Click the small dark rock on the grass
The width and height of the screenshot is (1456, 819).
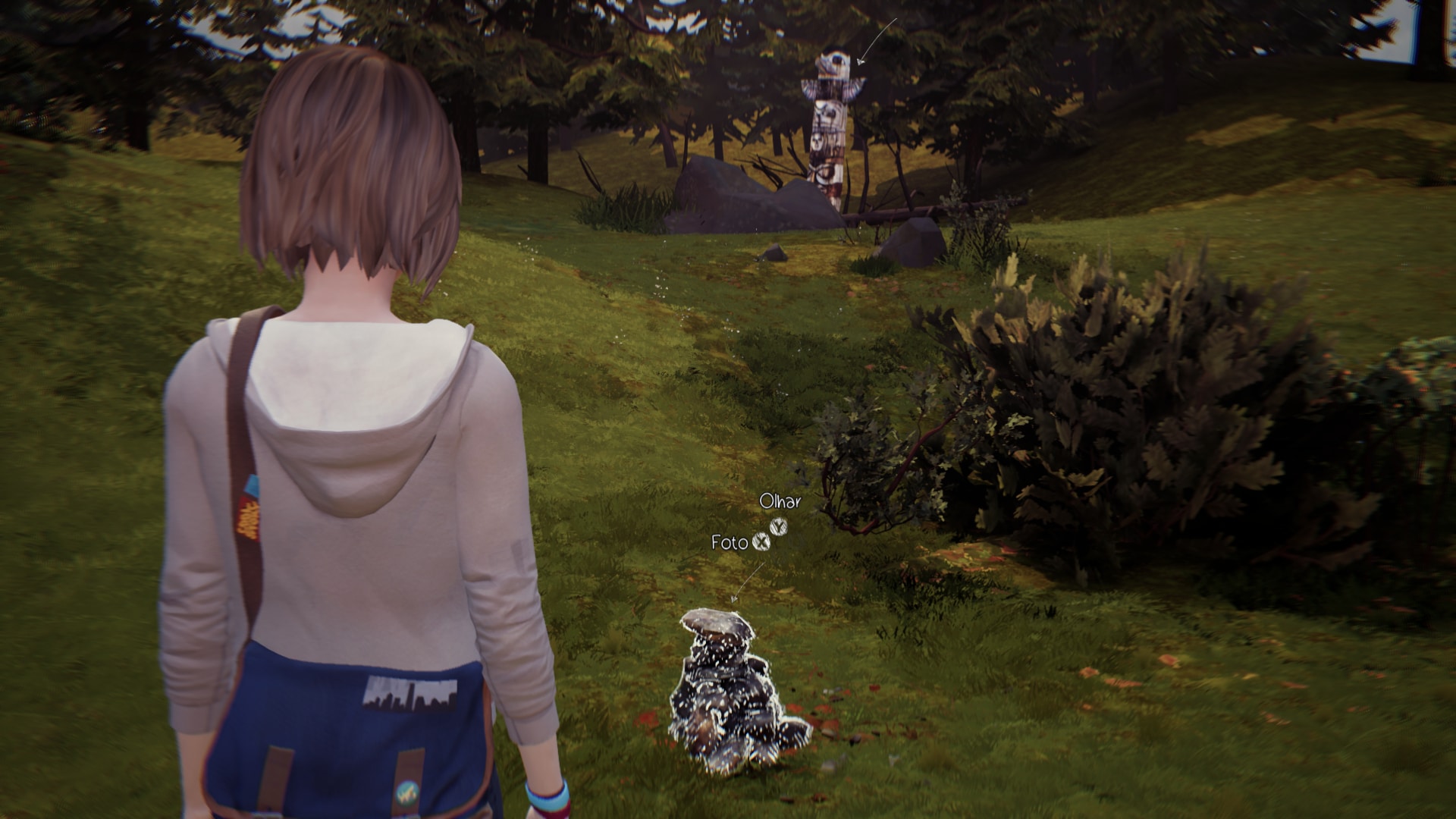(775, 254)
